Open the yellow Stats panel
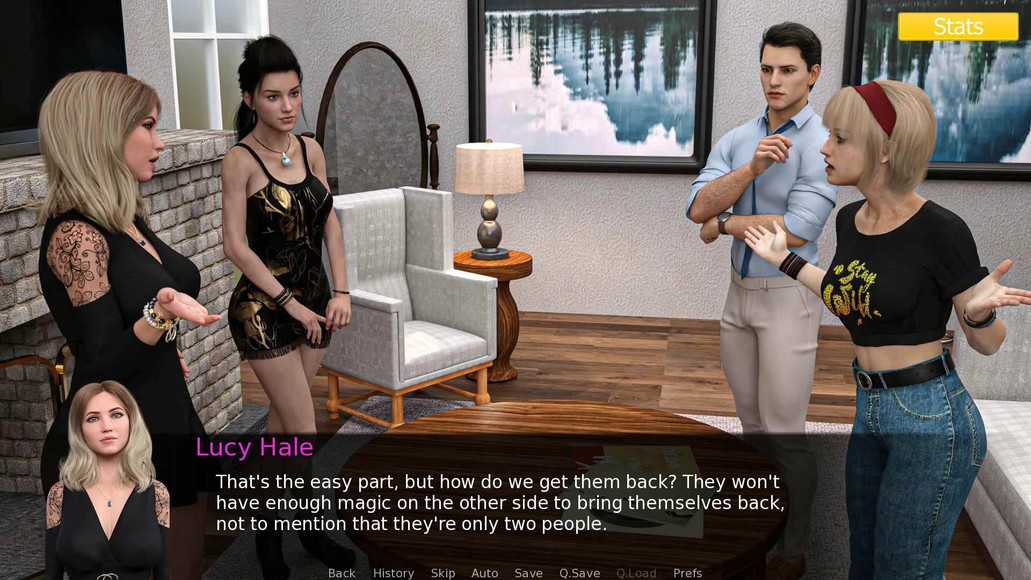This screenshot has width=1031, height=580. pyautogui.click(x=957, y=27)
